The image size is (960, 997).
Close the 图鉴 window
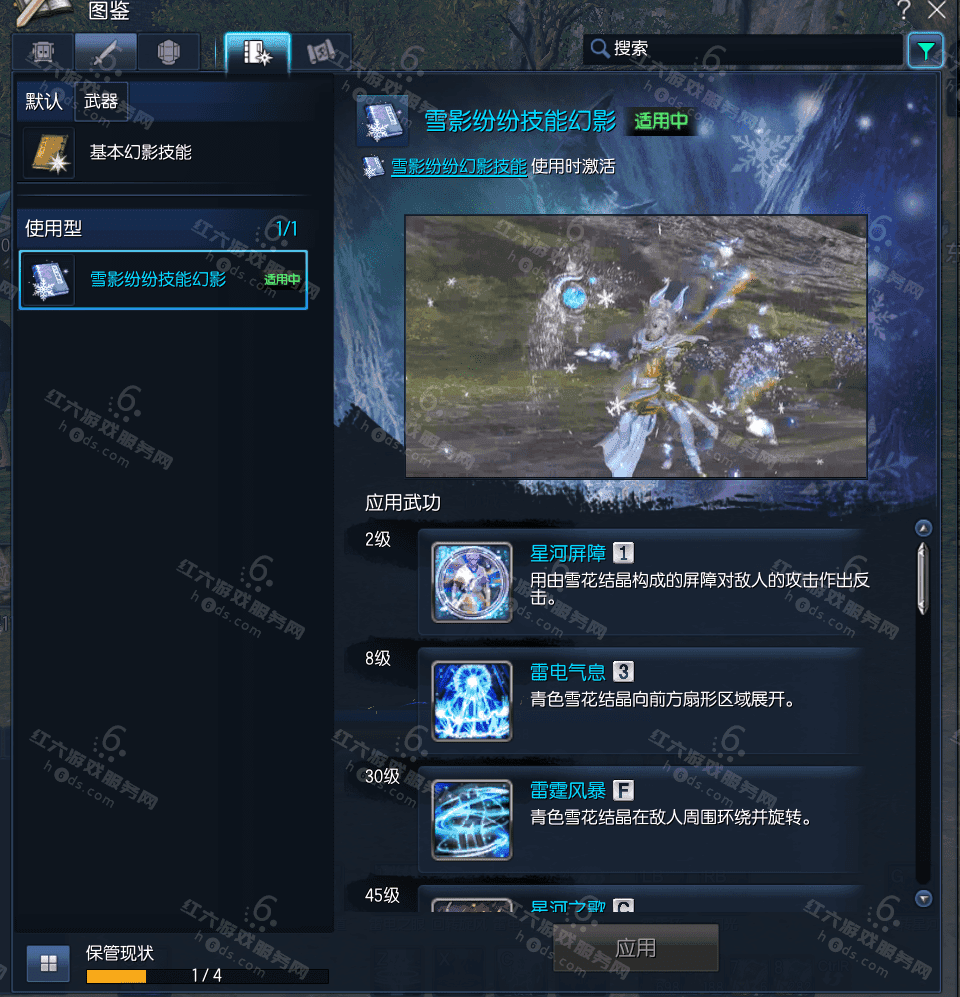(x=936, y=11)
